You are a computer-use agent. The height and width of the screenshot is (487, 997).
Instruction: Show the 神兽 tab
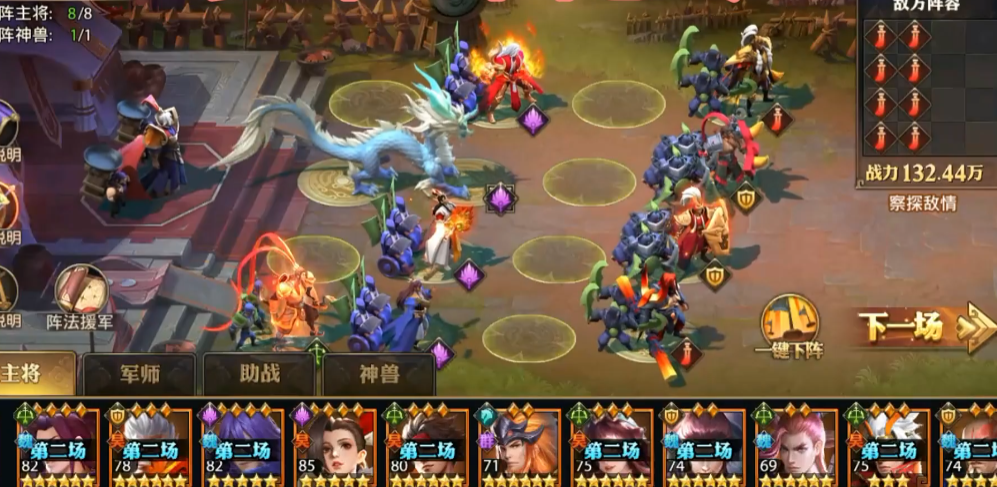[379, 375]
